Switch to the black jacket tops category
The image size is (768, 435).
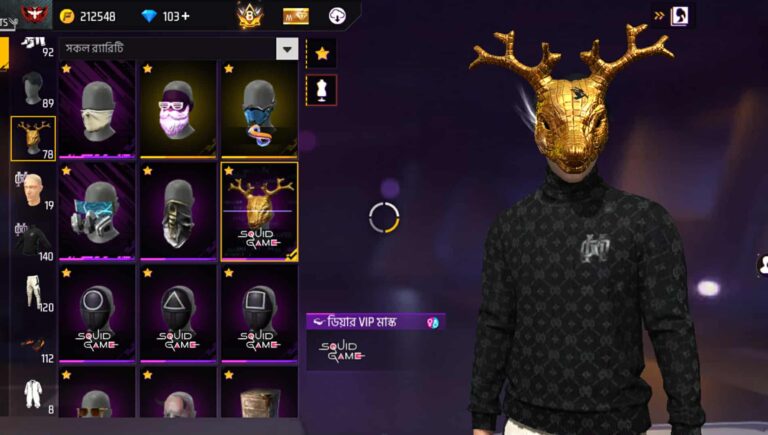[x=31, y=241]
